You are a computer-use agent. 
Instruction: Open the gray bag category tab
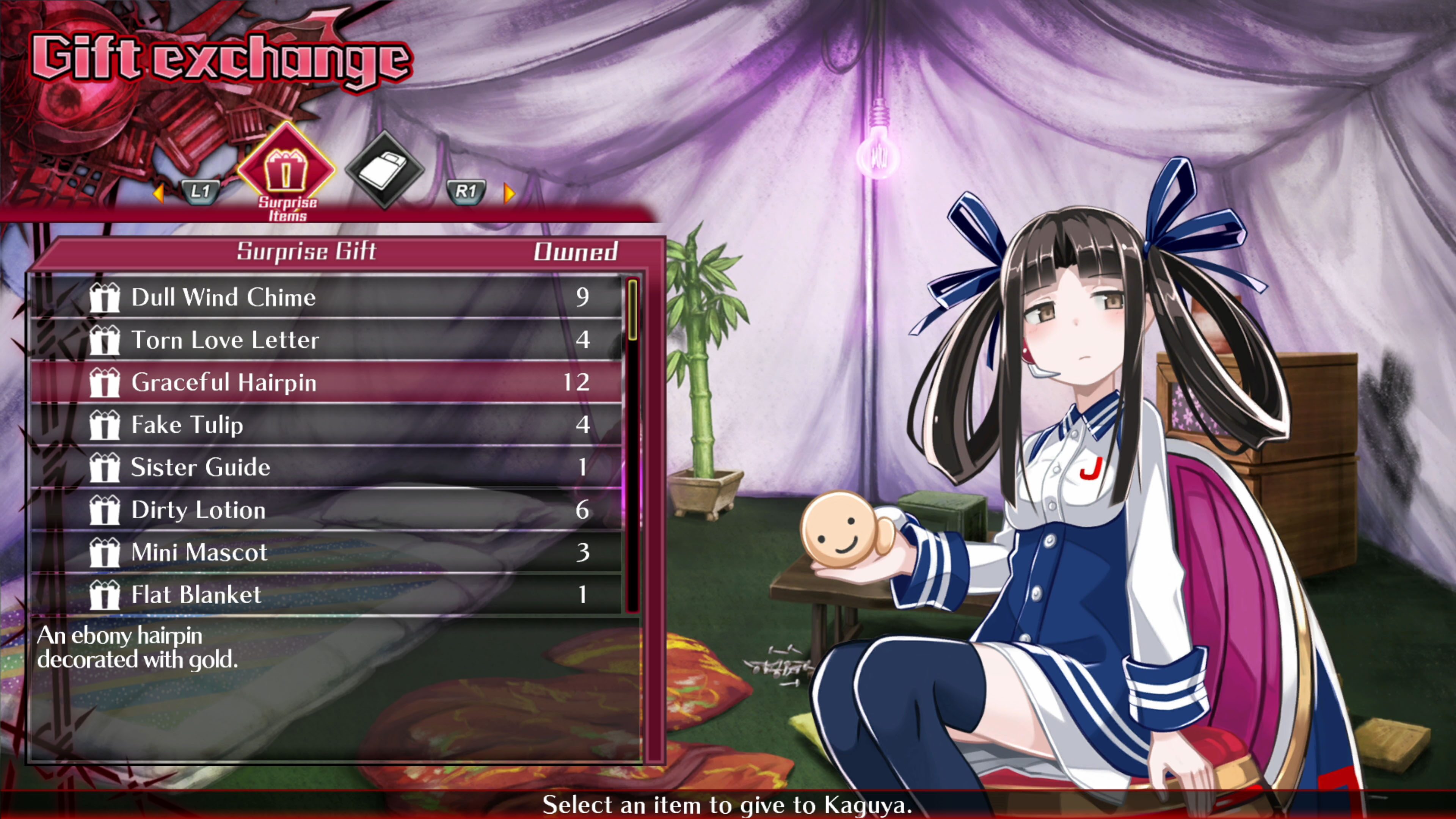[384, 168]
